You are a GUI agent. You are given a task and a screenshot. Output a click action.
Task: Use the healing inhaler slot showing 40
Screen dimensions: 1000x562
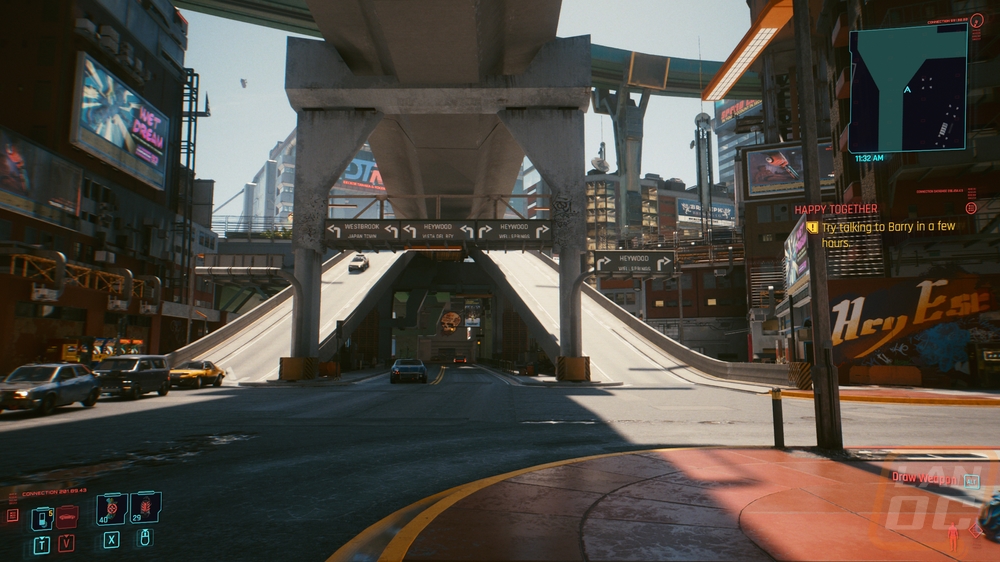pos(110,509)
